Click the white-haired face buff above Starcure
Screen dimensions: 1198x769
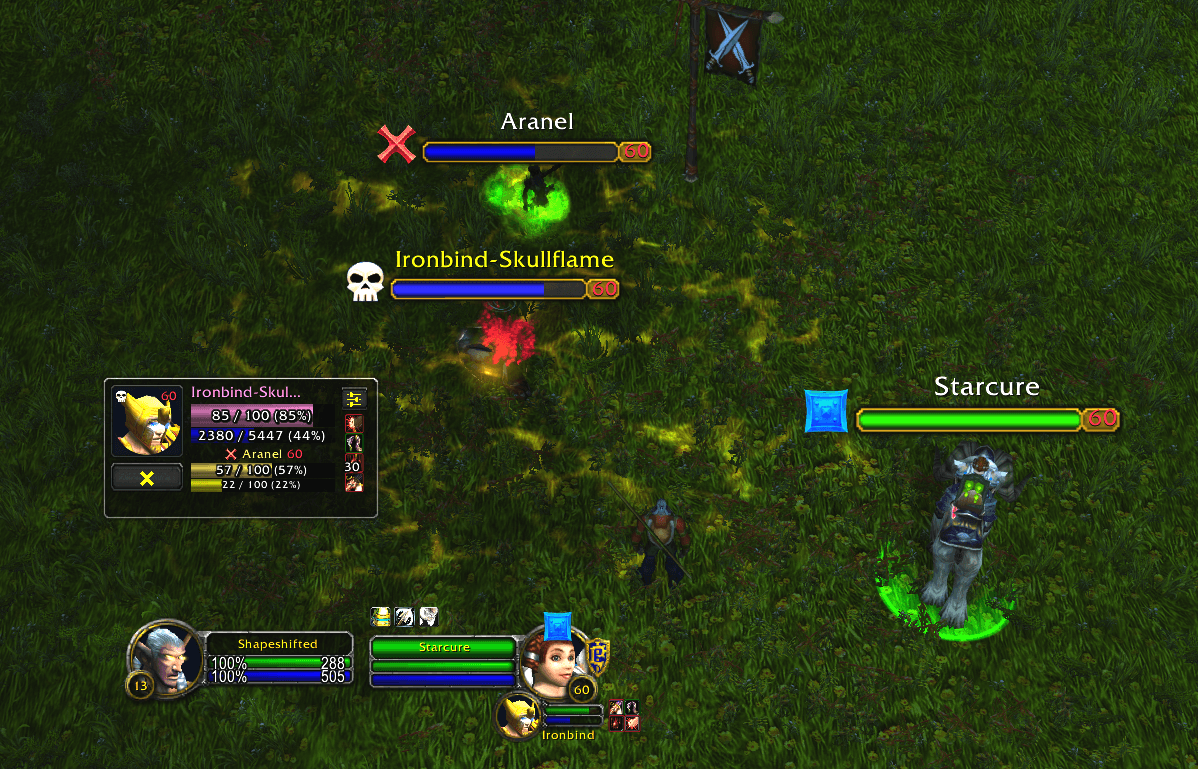click(428, 617)
